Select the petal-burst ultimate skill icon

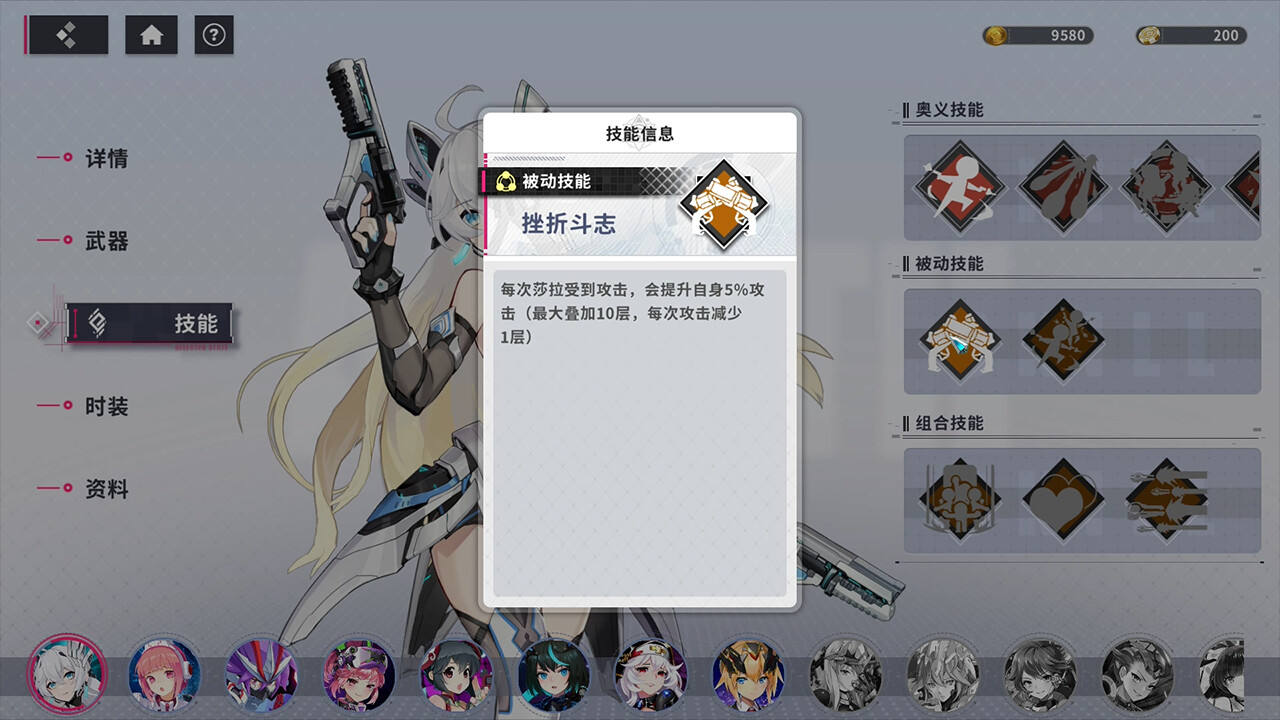click(1062, 187)
